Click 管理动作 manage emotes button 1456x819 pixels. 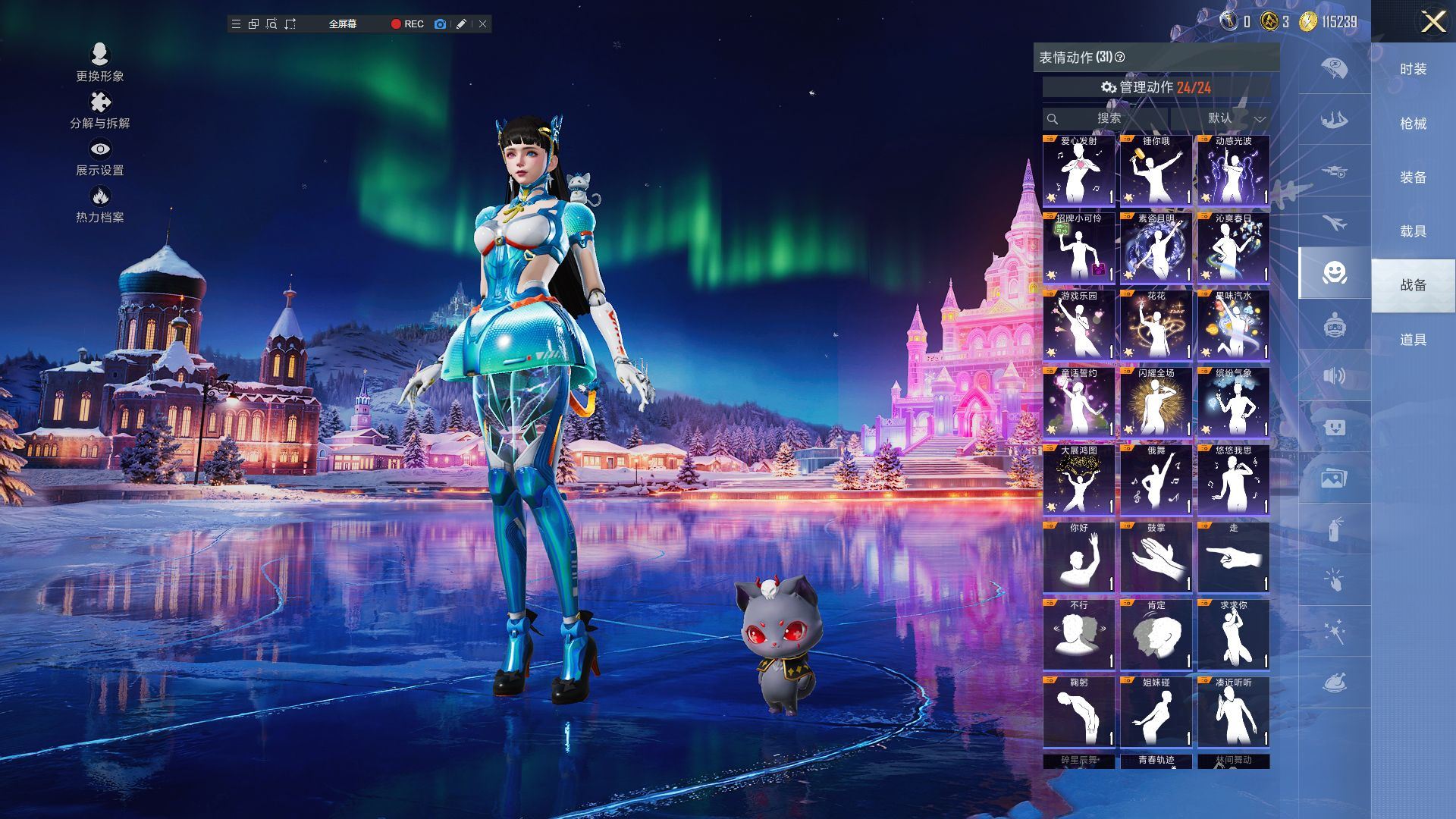click(1156, 87)
